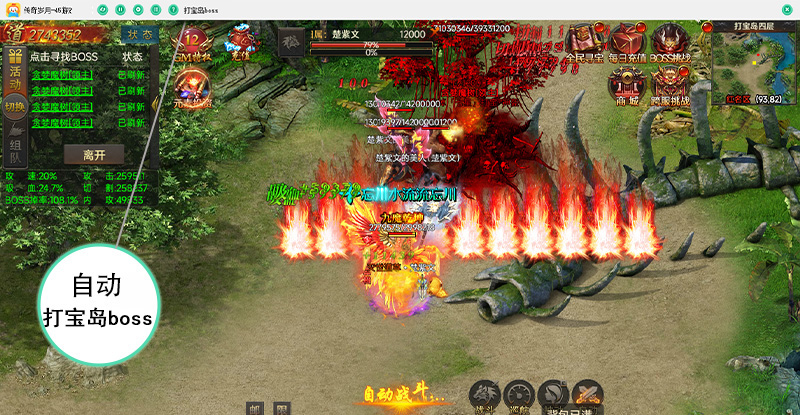Open the 活动 events tab

[x=16, y=76]
